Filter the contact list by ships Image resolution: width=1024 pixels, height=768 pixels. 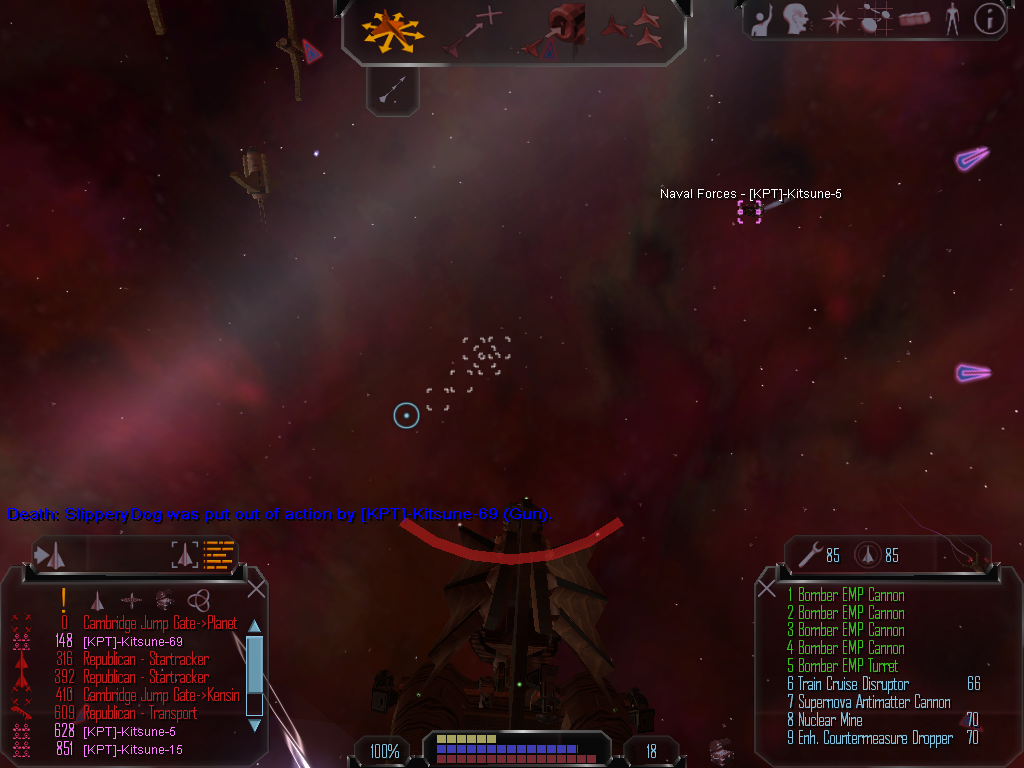tap(97, 600)
